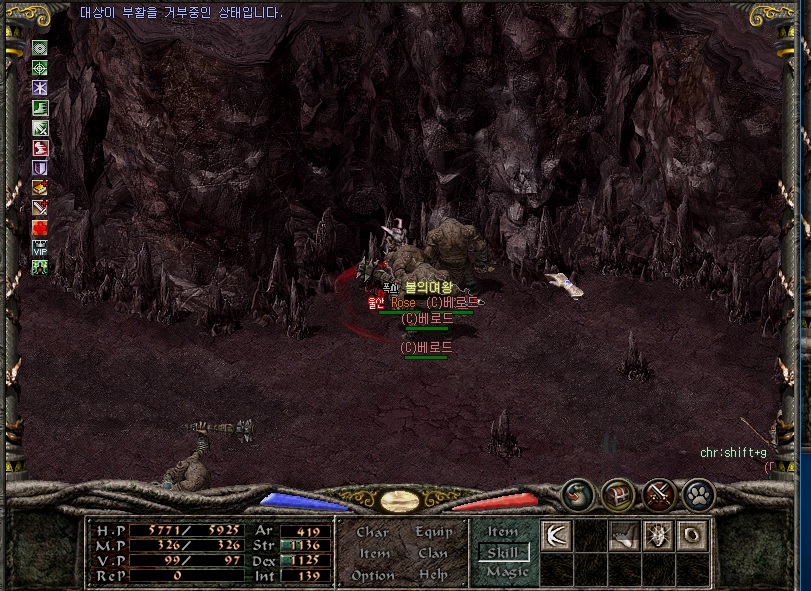Open the Item menu beside Clan
This screenshot has height=591, width=811.
coord(374,553)
